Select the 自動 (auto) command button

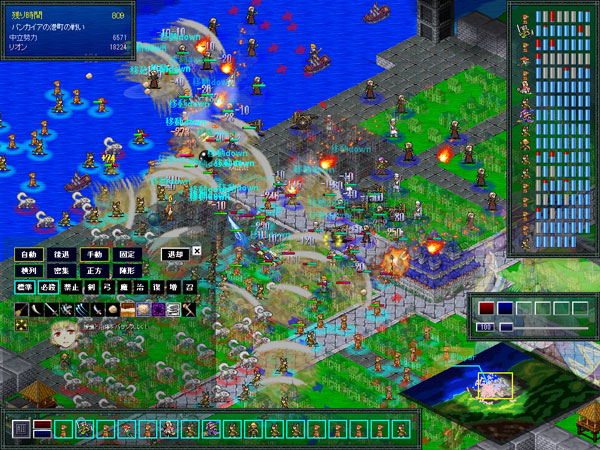[x=29, y=254]
